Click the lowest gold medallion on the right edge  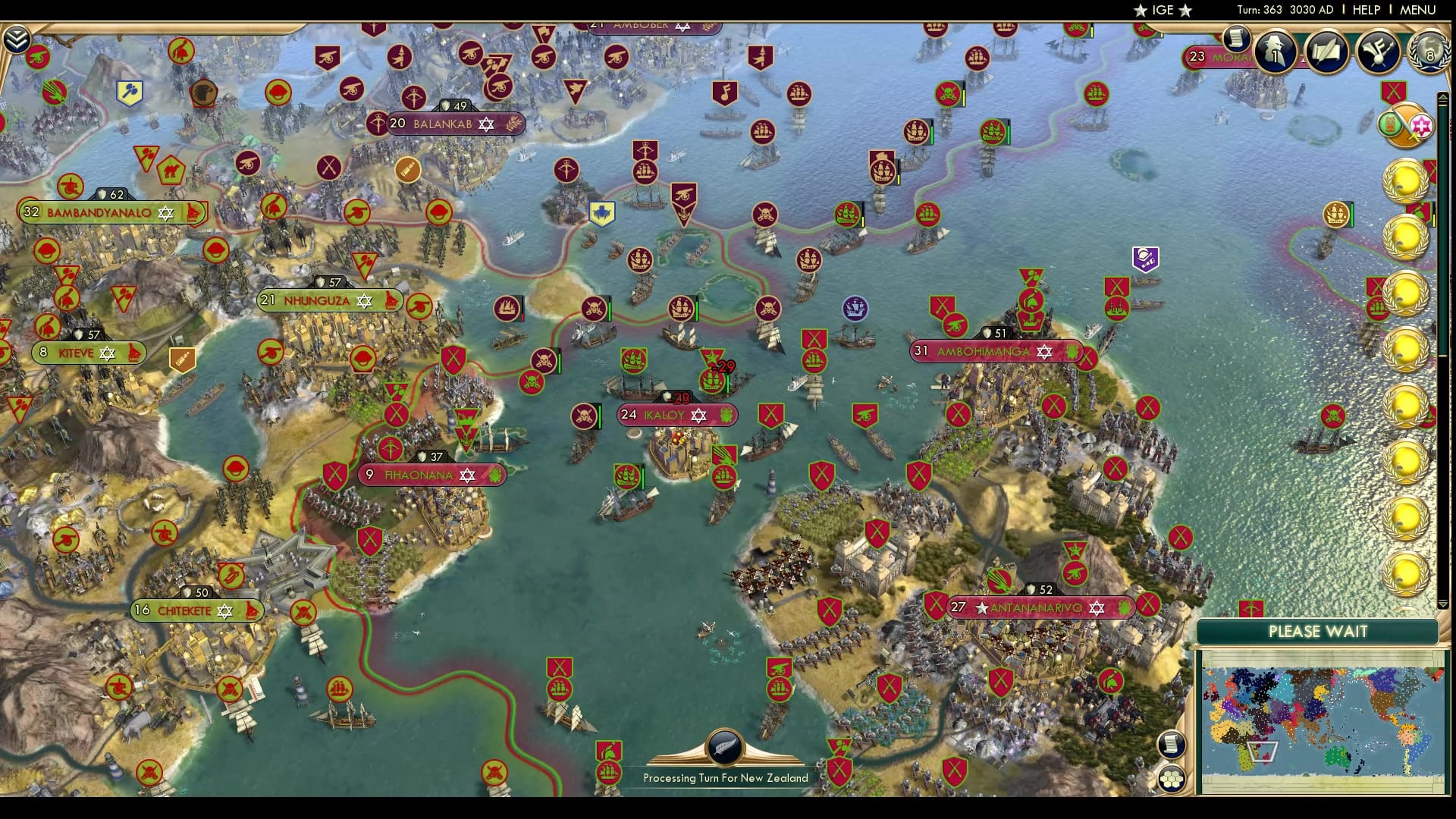click(x=1406, y=573)
